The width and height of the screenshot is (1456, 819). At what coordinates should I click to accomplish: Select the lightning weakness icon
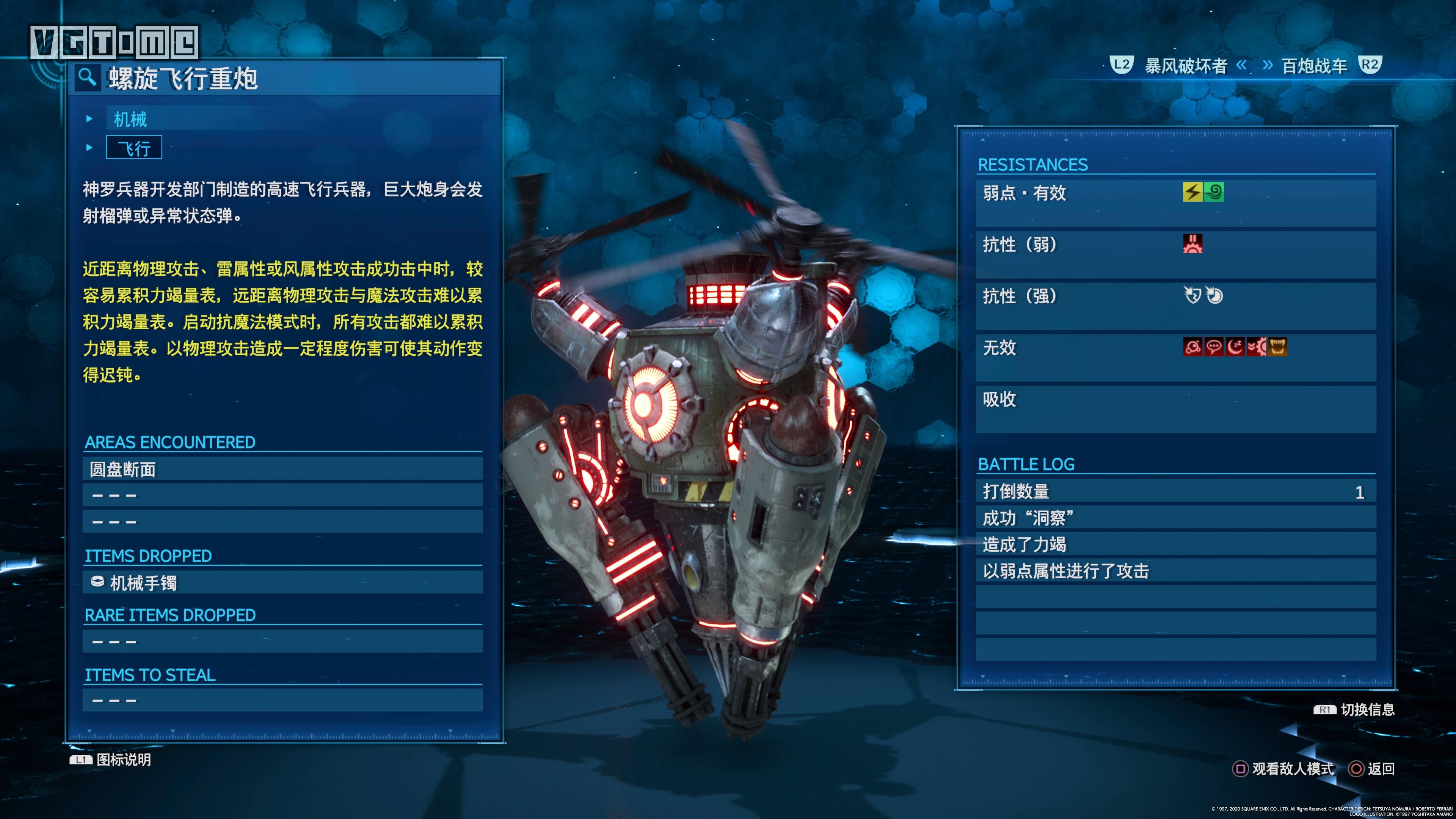[1193, 192]
